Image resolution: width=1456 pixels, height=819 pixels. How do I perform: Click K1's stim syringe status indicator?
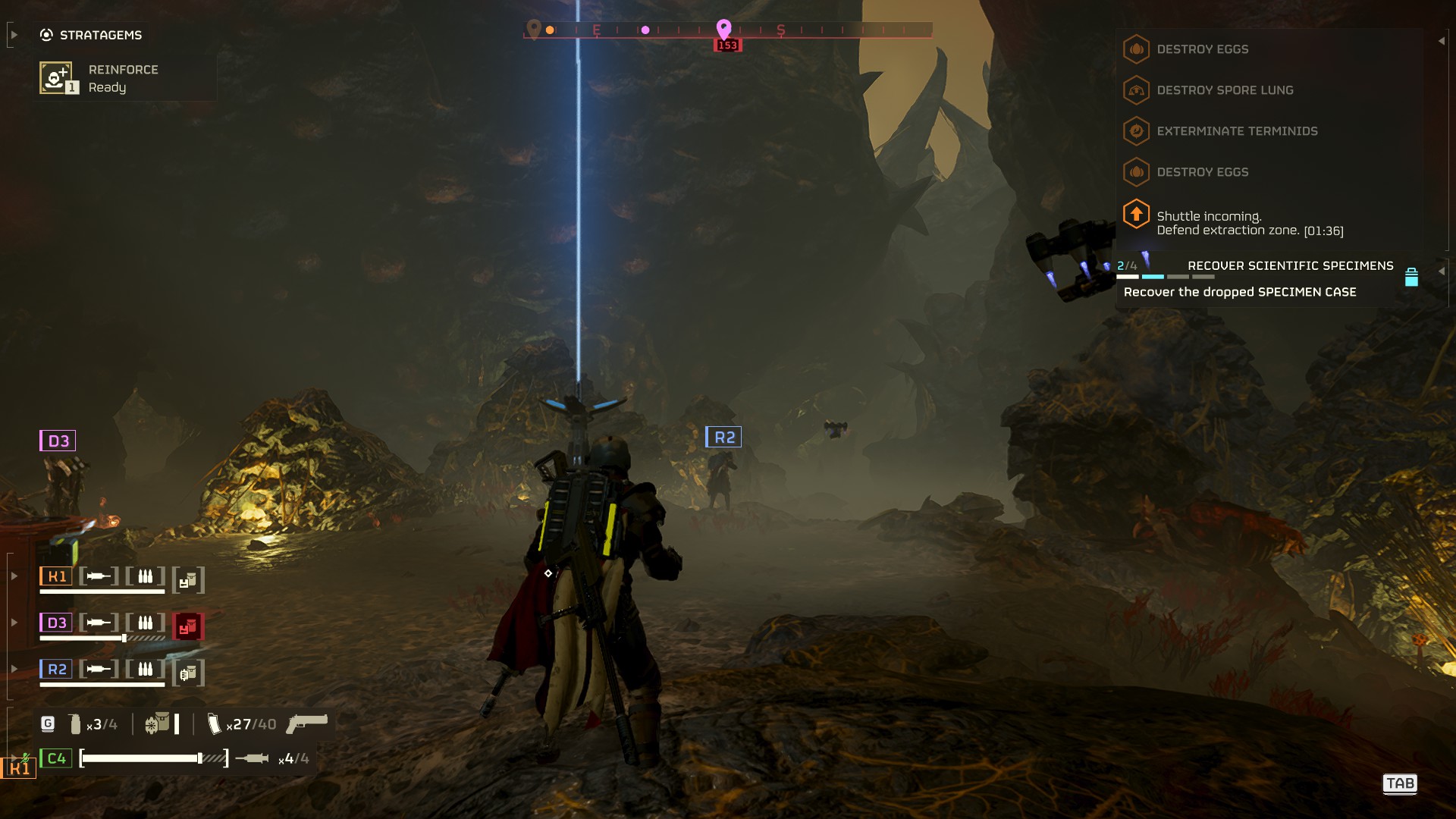(x=98, y=576)
